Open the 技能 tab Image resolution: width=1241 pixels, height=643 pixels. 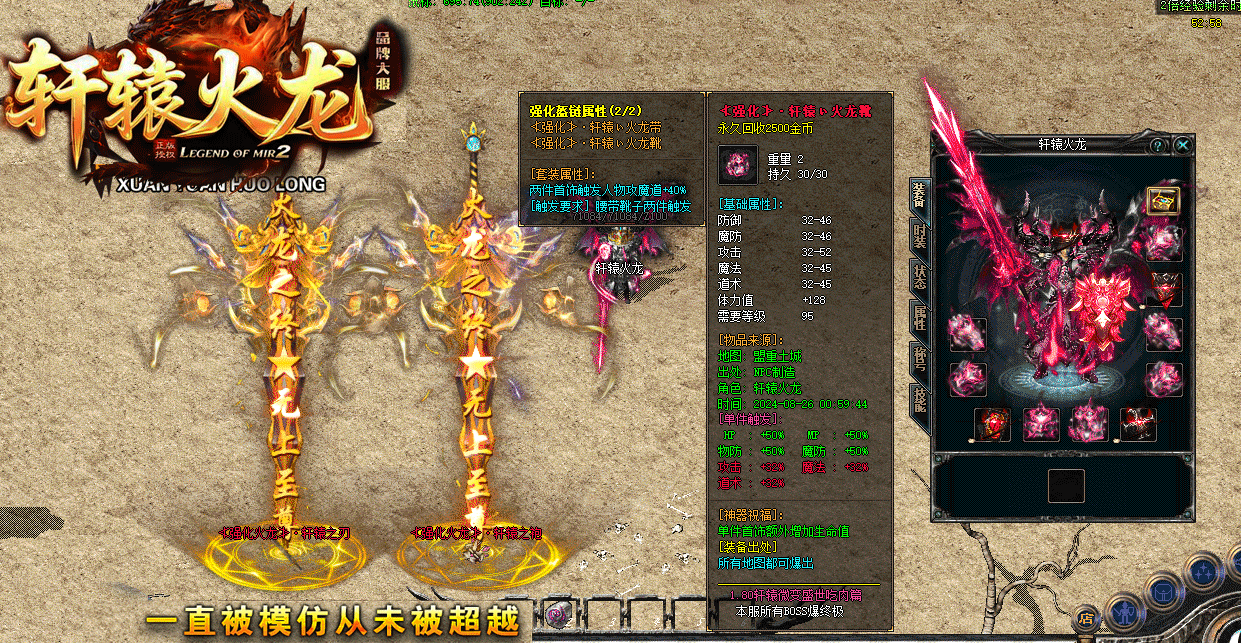point(919,400)
